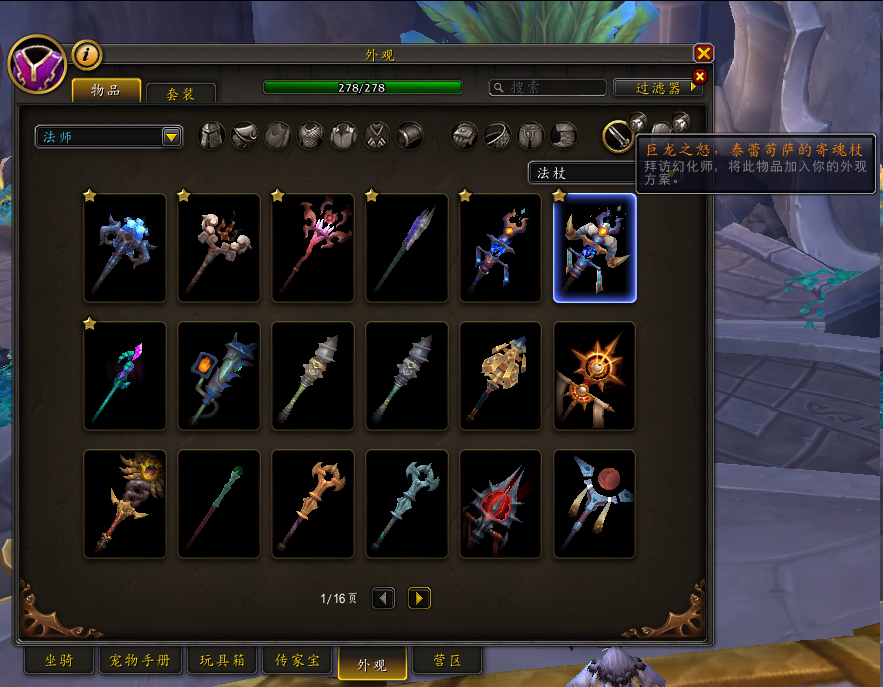883x687 pixels.
Task: Open the 法师 class dropdown
Action: click(x=108, y=136)
